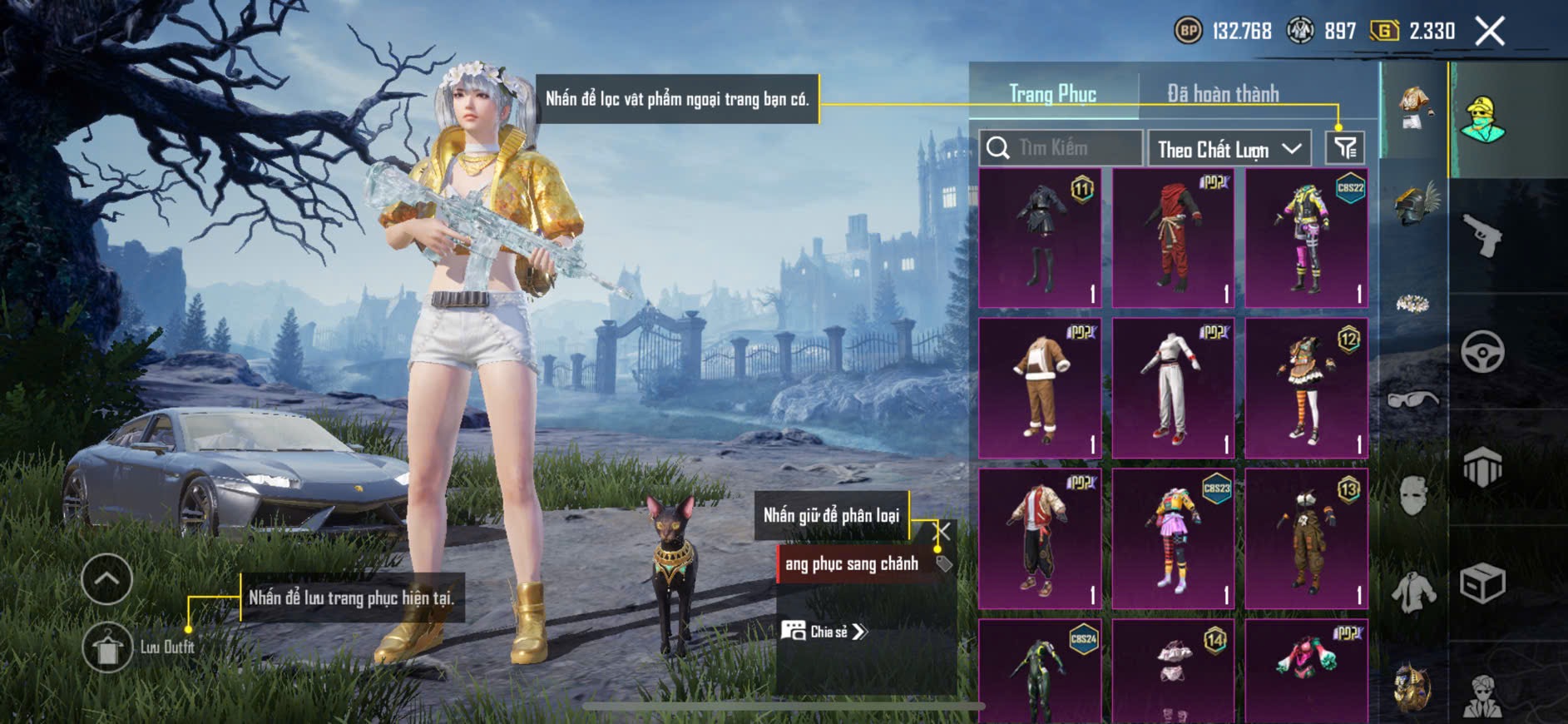The width and height of the screenshot is (1568, 724).
Task: Choose the C8S23 colorful skirt outfit
Action: click(1173, 538)
